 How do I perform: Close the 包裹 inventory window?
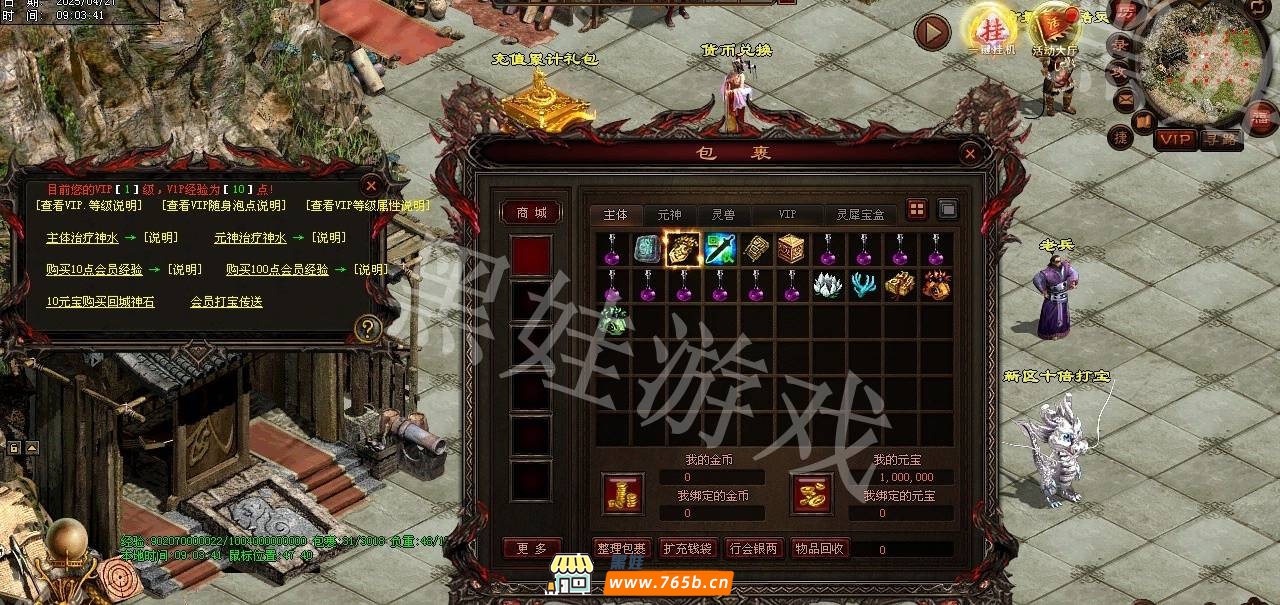coord(969,154)
